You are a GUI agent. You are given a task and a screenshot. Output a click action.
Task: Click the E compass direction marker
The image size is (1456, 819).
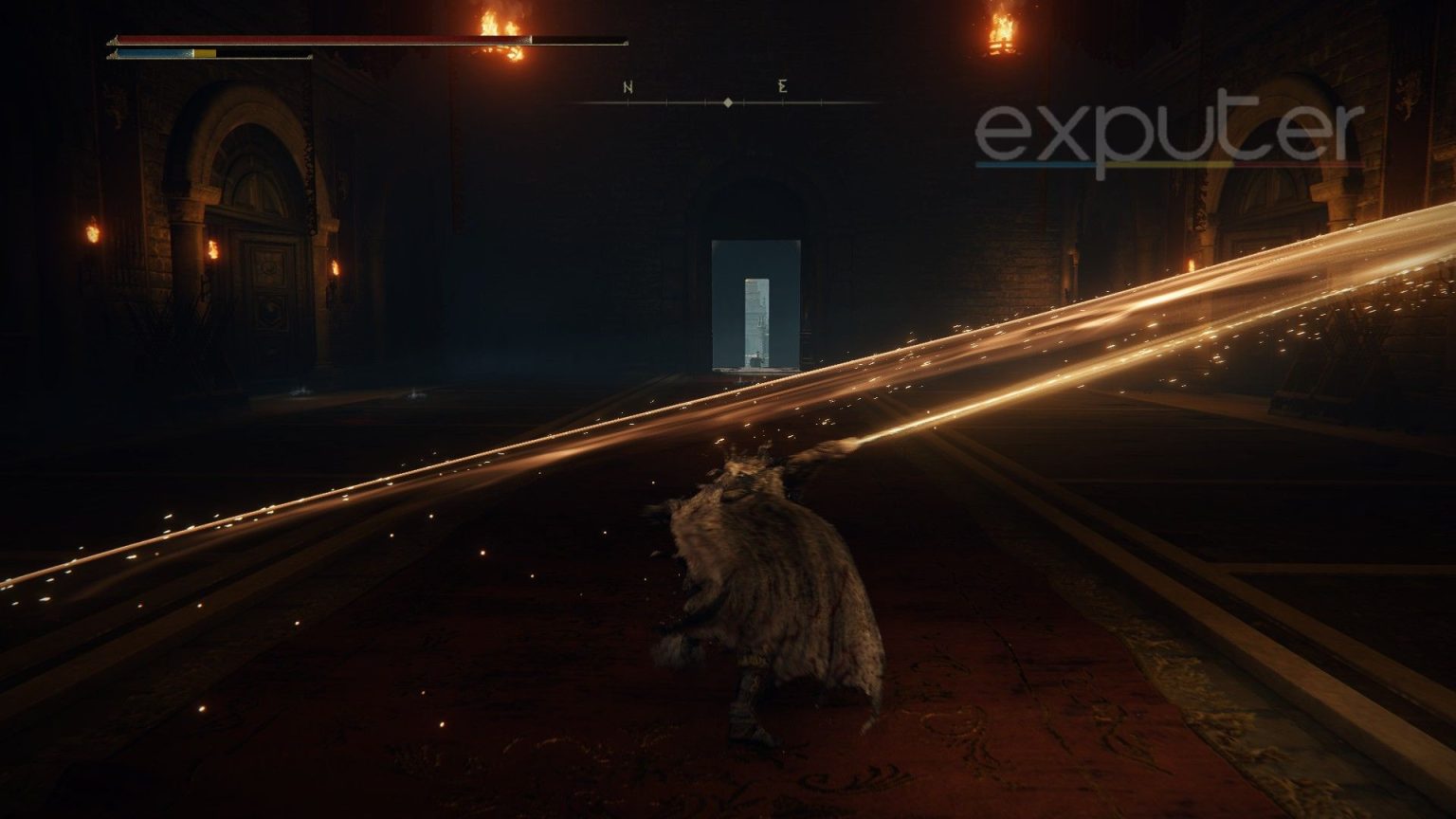pyautogui.click(x=783, y=87)
